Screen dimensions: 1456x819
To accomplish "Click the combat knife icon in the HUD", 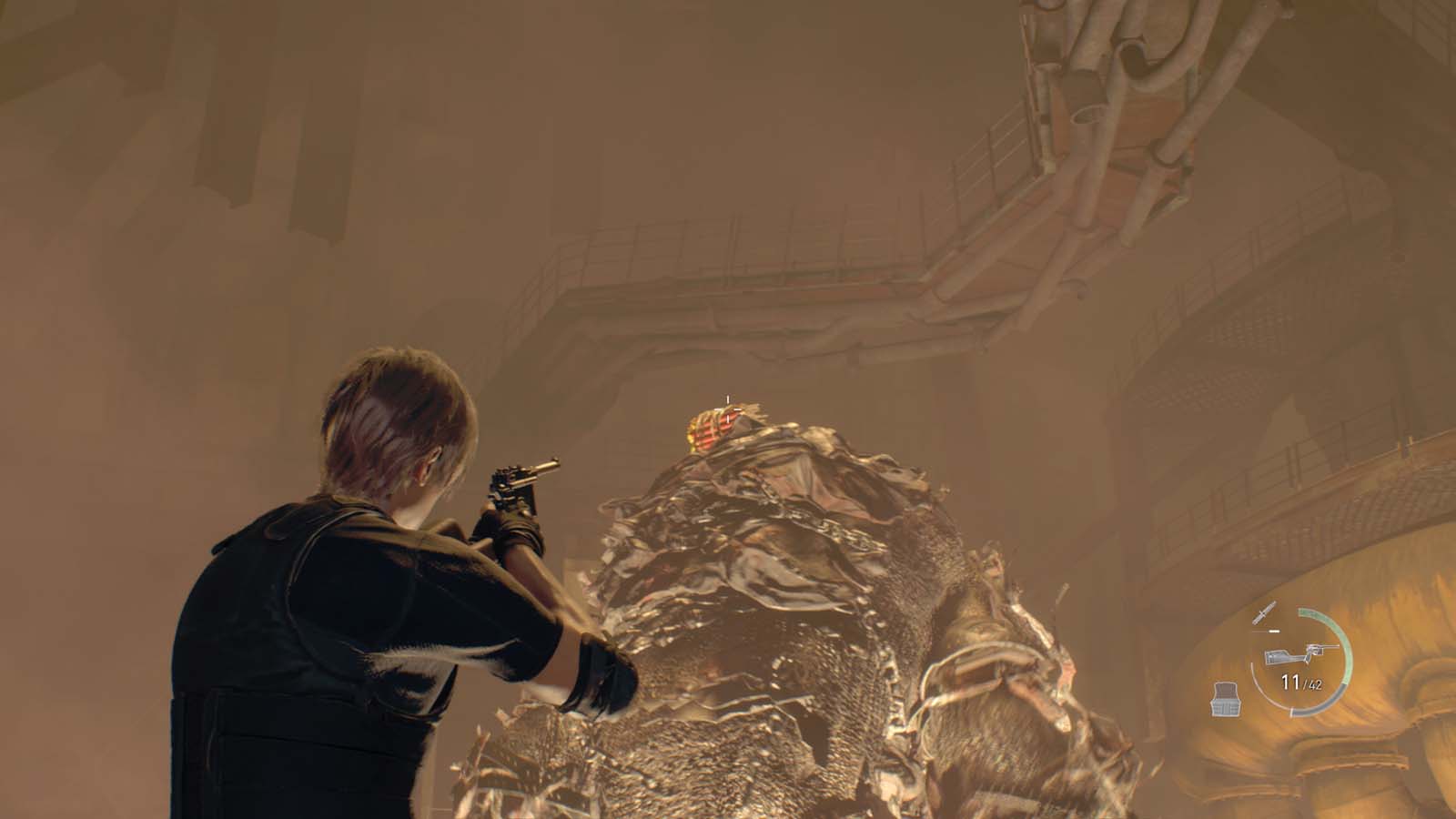I will tap(1264, 612).
